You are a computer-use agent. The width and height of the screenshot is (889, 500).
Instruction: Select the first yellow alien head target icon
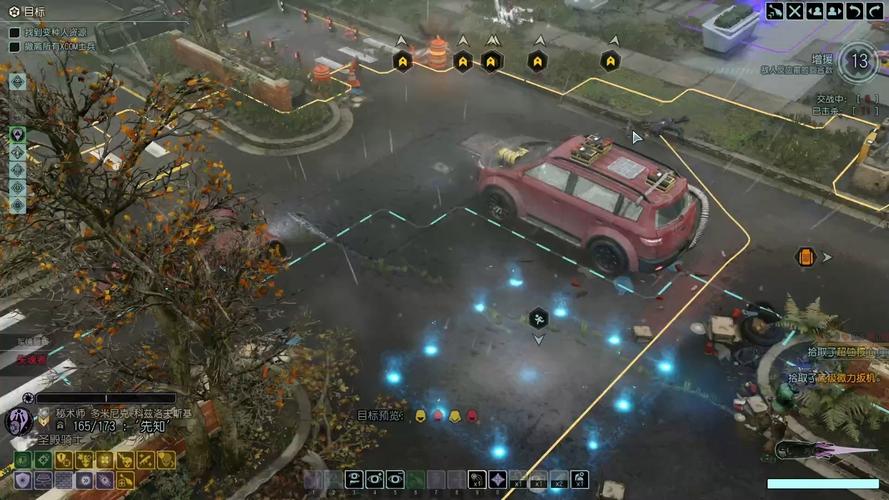click(x=420, y=415)
